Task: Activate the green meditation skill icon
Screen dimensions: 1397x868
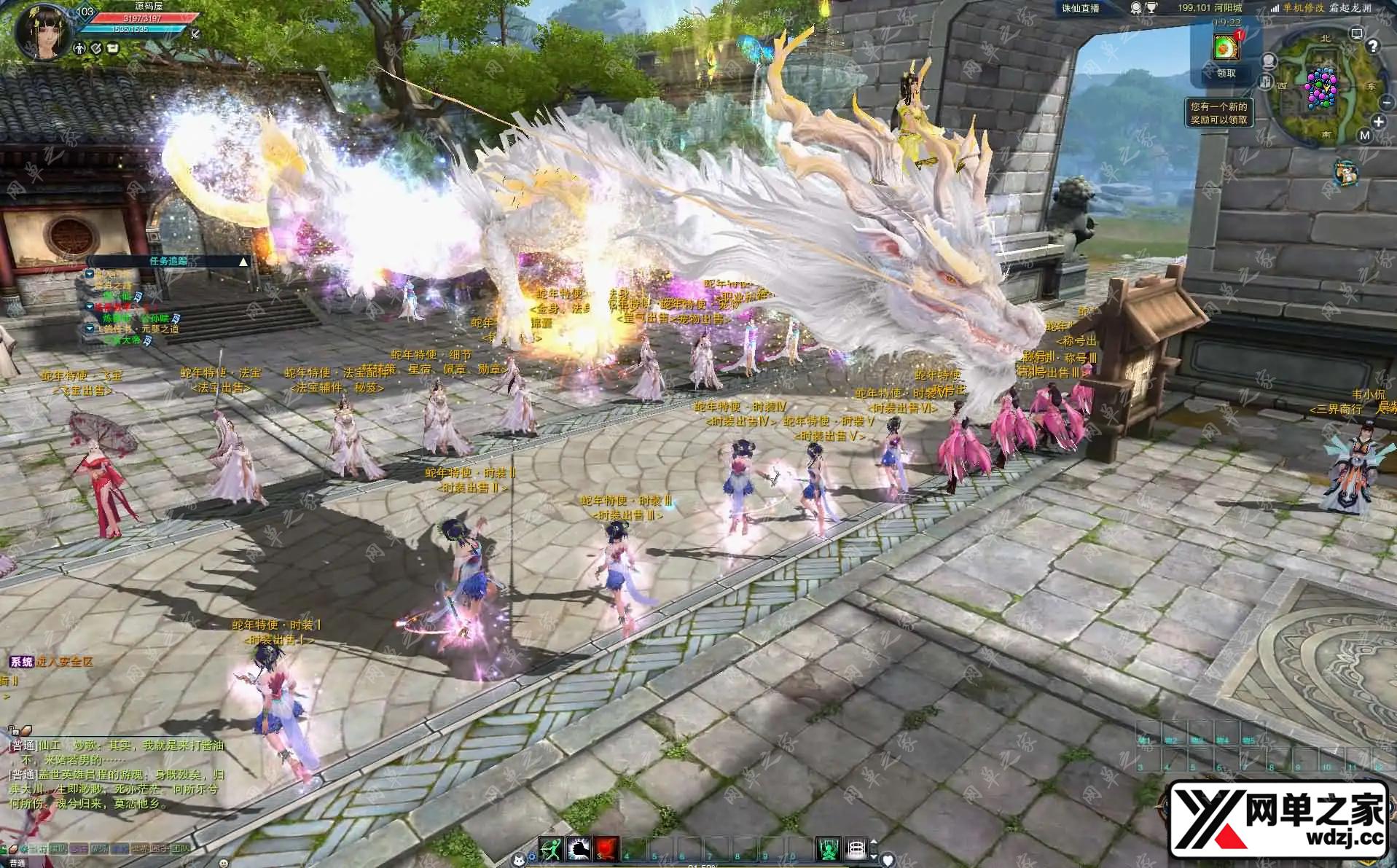Action: click(827, 848)
